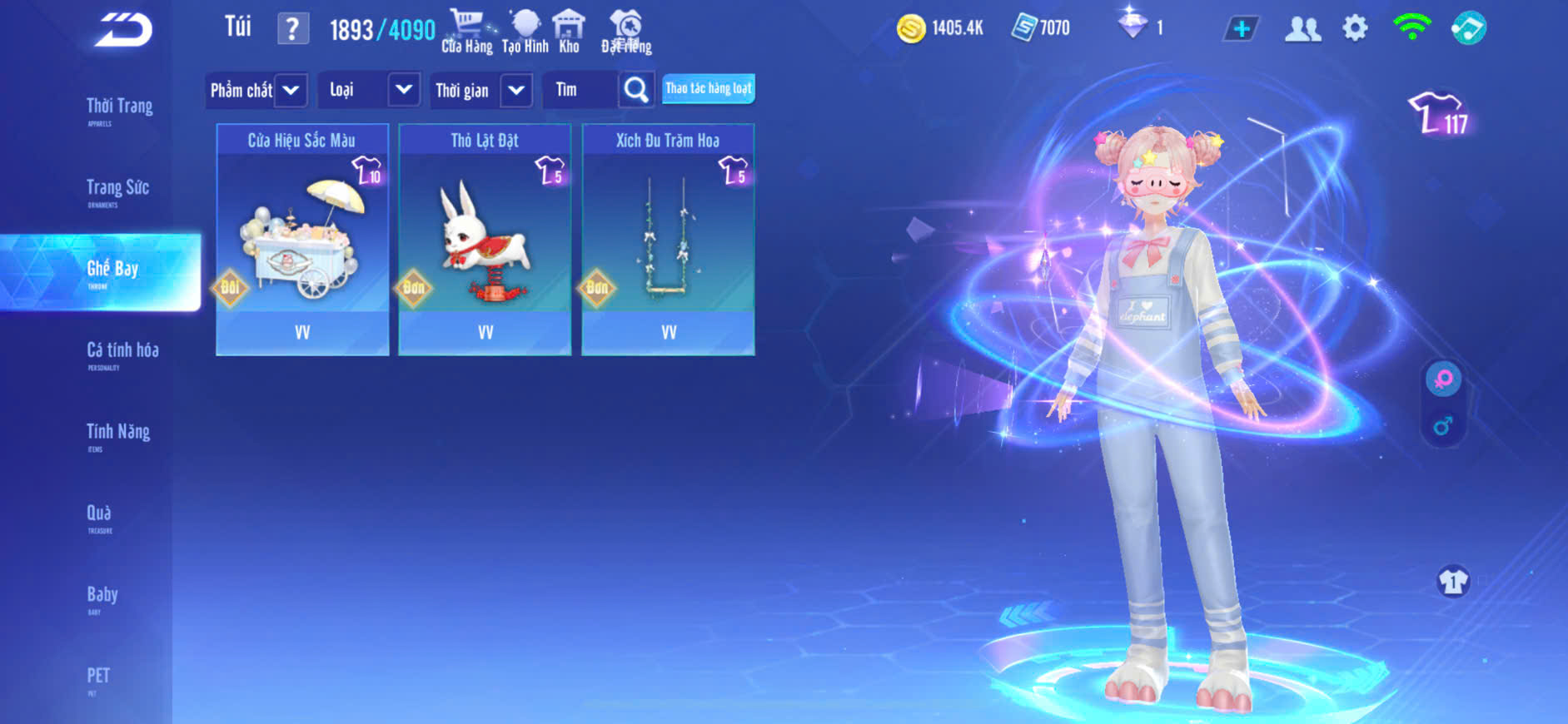Select the Xích Đu Trăm Hoa swing
This screenshot has height=724, width=1568.
click(x=668, y=240)
